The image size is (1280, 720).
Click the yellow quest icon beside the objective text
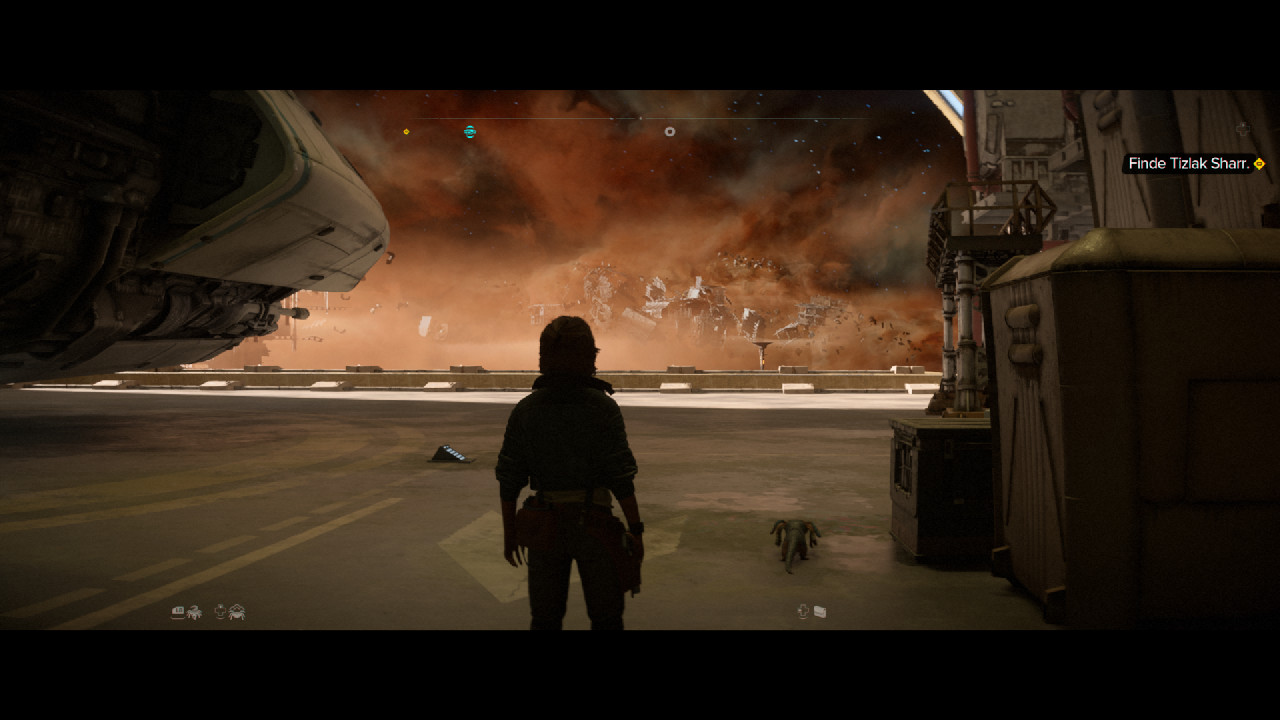1259,164
